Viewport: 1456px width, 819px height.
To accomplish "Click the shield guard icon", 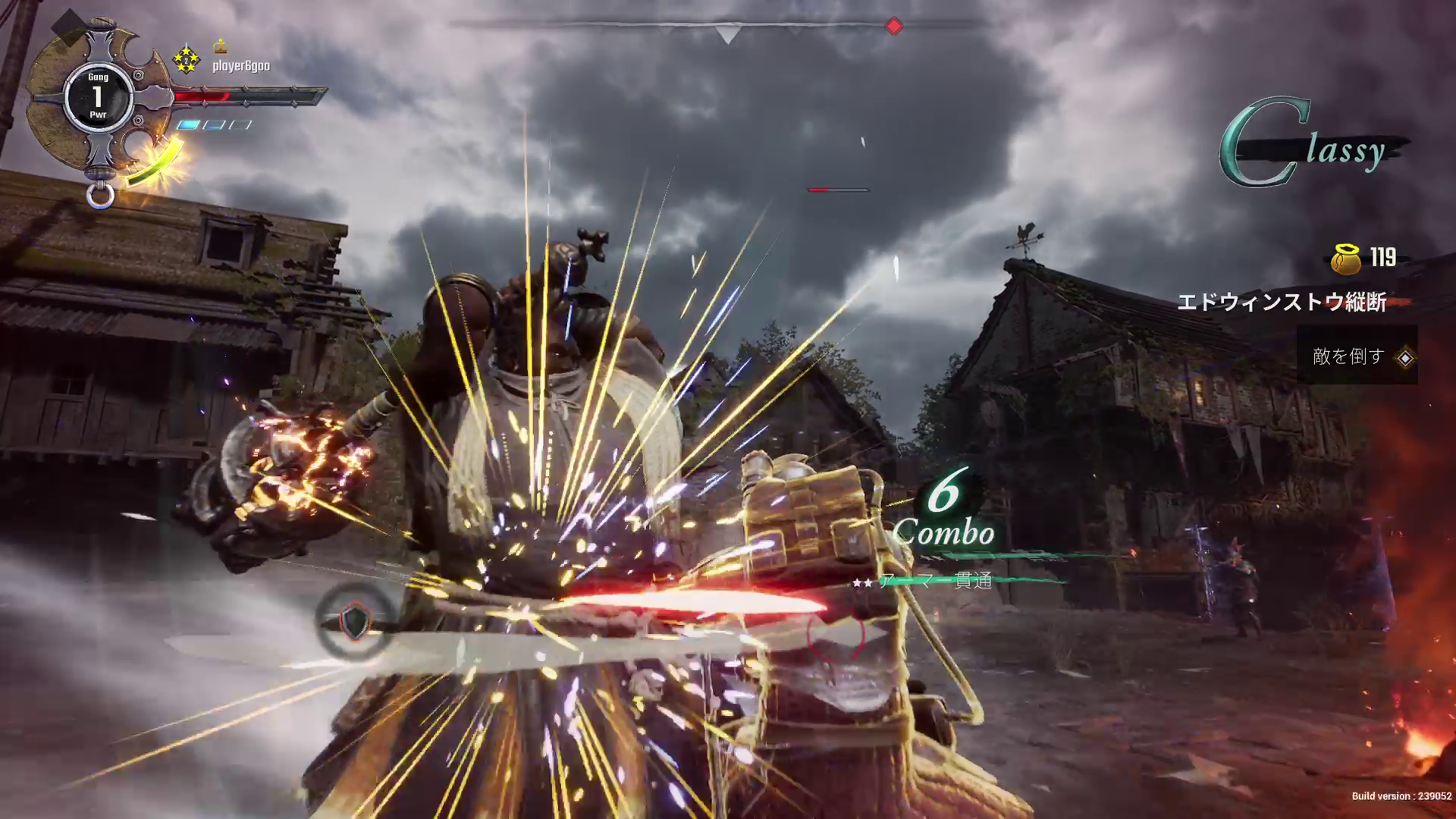I will coord(354,623).
